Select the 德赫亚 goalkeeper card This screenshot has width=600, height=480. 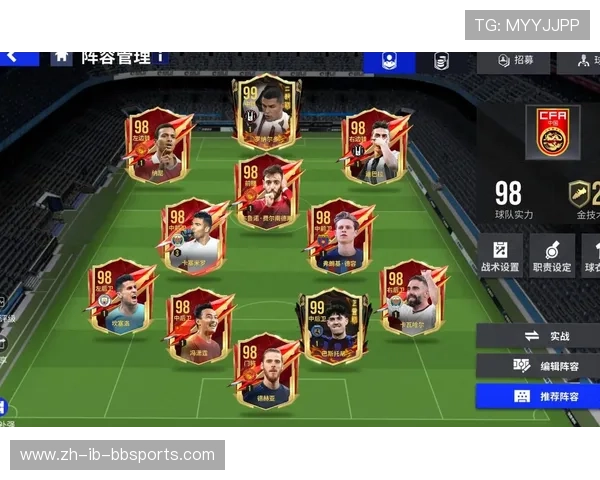click(267, 370)
